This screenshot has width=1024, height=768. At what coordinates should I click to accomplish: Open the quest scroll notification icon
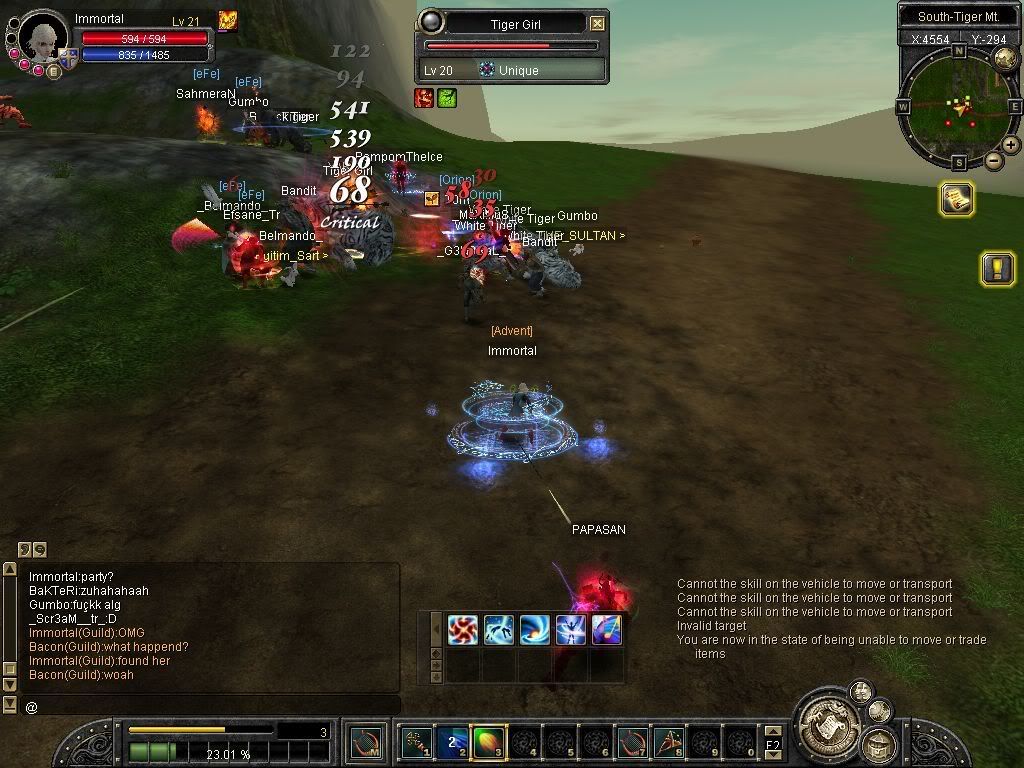click(957, 199)
